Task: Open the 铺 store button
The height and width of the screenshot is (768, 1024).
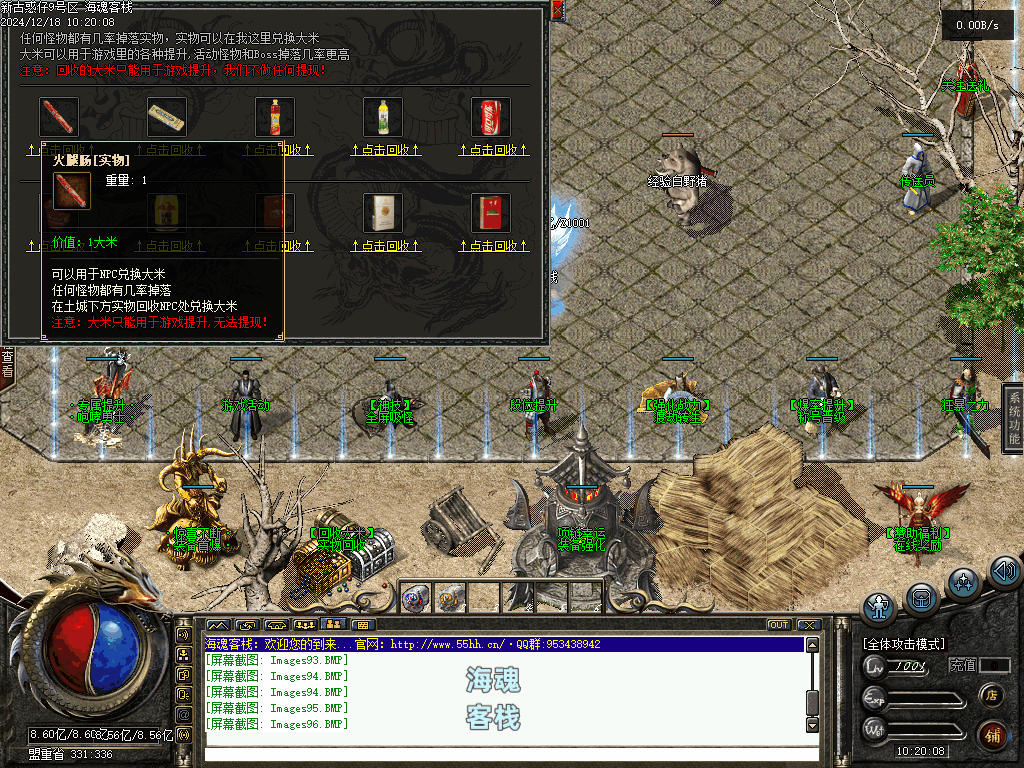Action: tap(992, 735)
